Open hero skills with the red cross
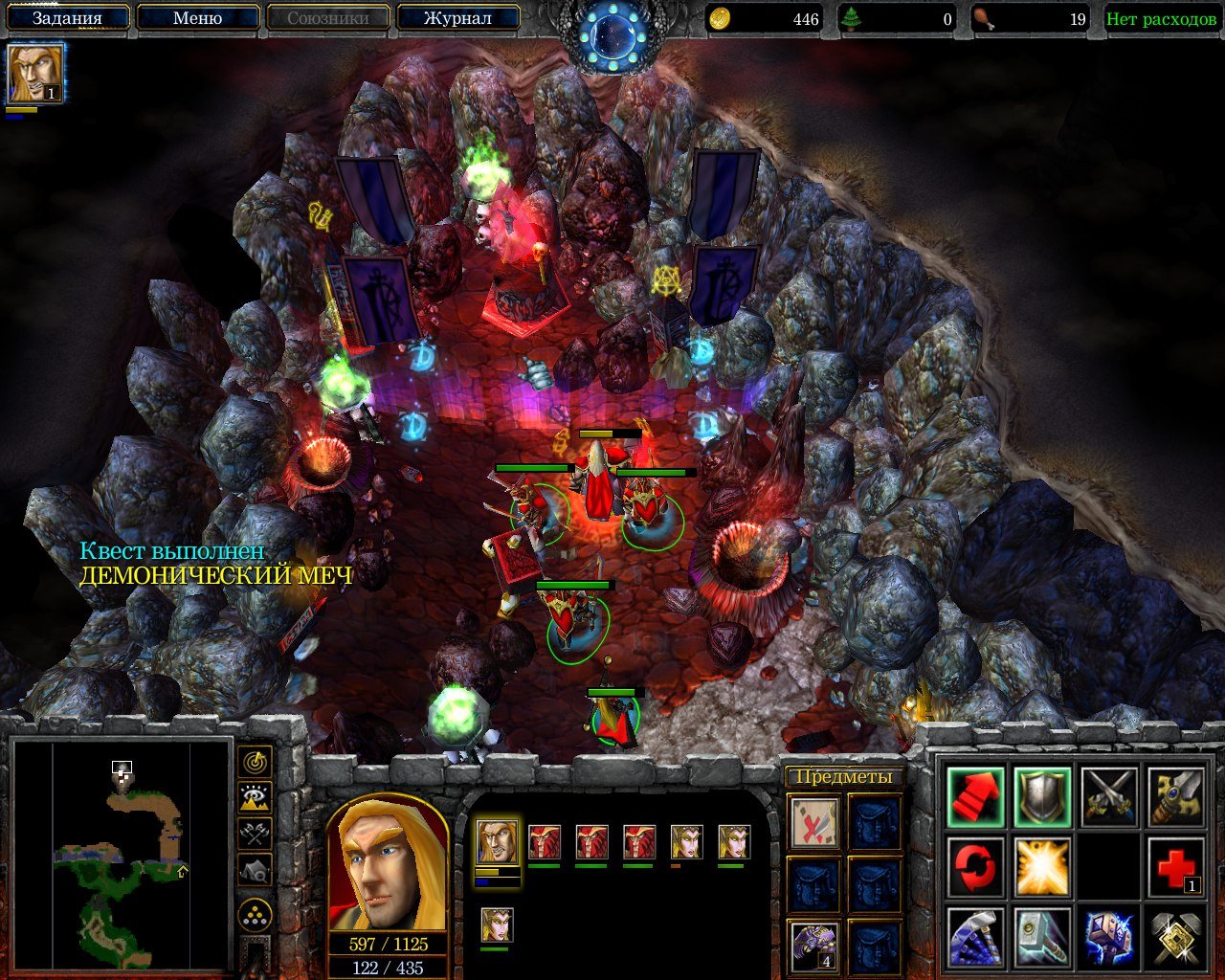1225x980 pixels. pos(1175,867)
